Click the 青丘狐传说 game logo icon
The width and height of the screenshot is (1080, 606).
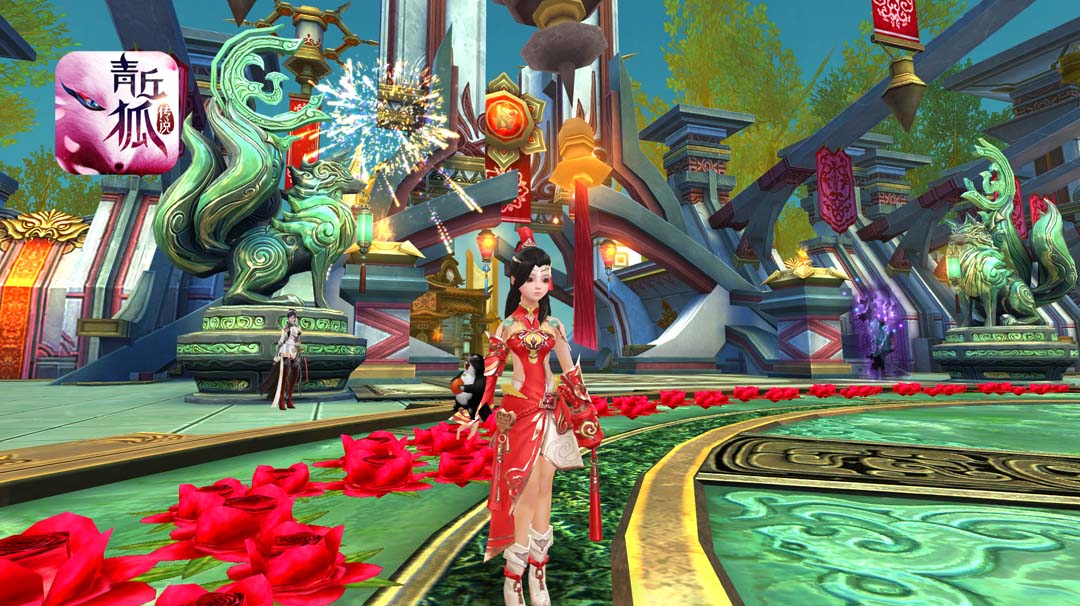(117, 113)
